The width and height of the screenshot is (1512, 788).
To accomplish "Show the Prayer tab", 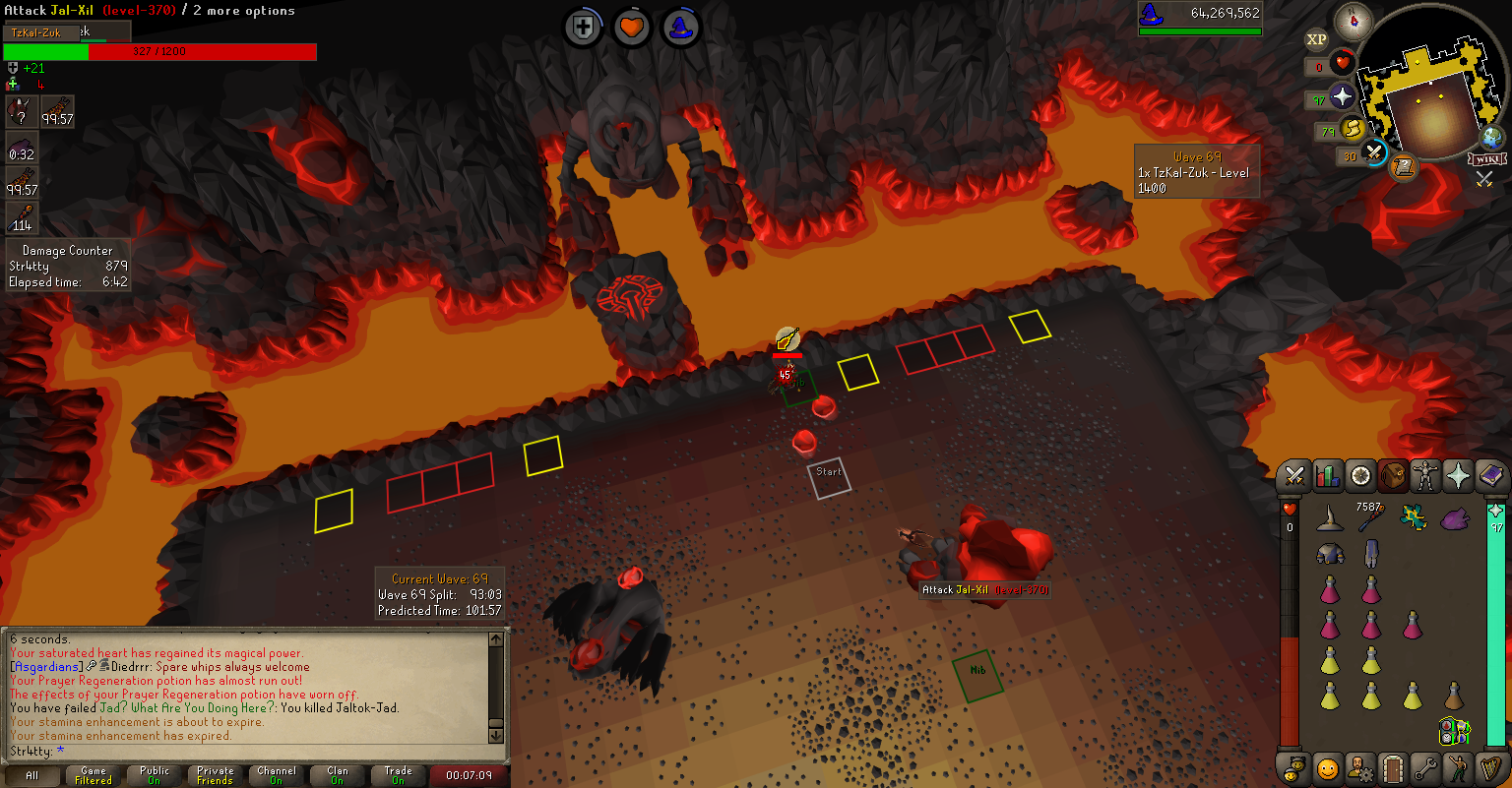I will (x=1457, y=477).
